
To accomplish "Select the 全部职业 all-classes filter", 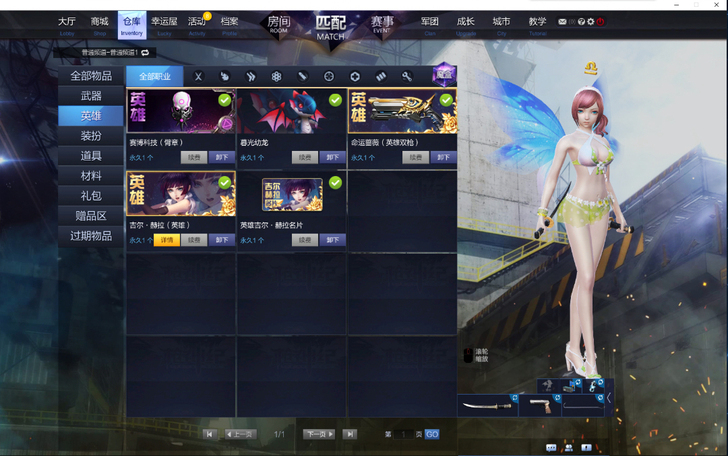I will (154, 76).
